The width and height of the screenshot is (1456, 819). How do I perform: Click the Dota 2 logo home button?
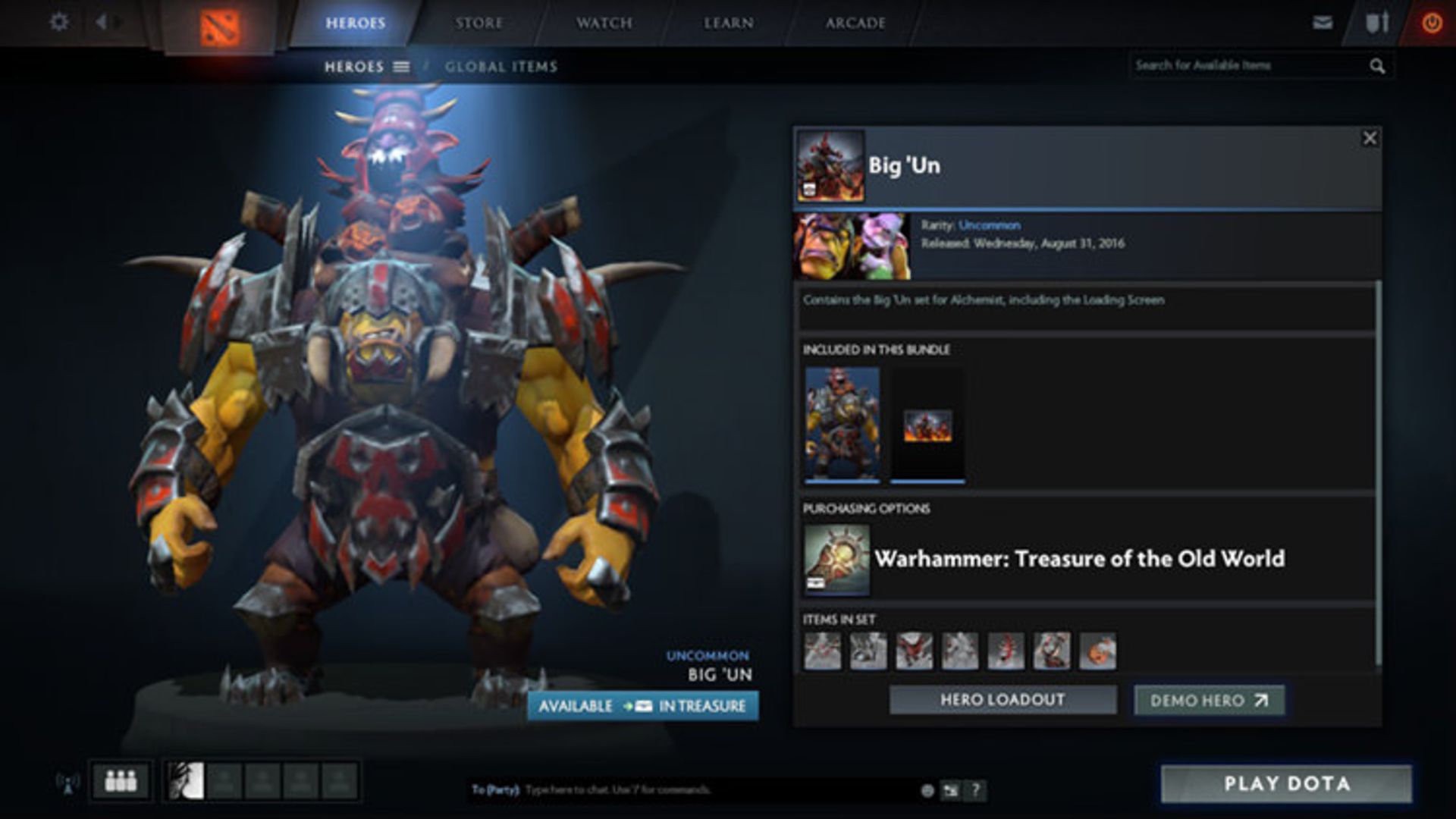coord(219,28)
